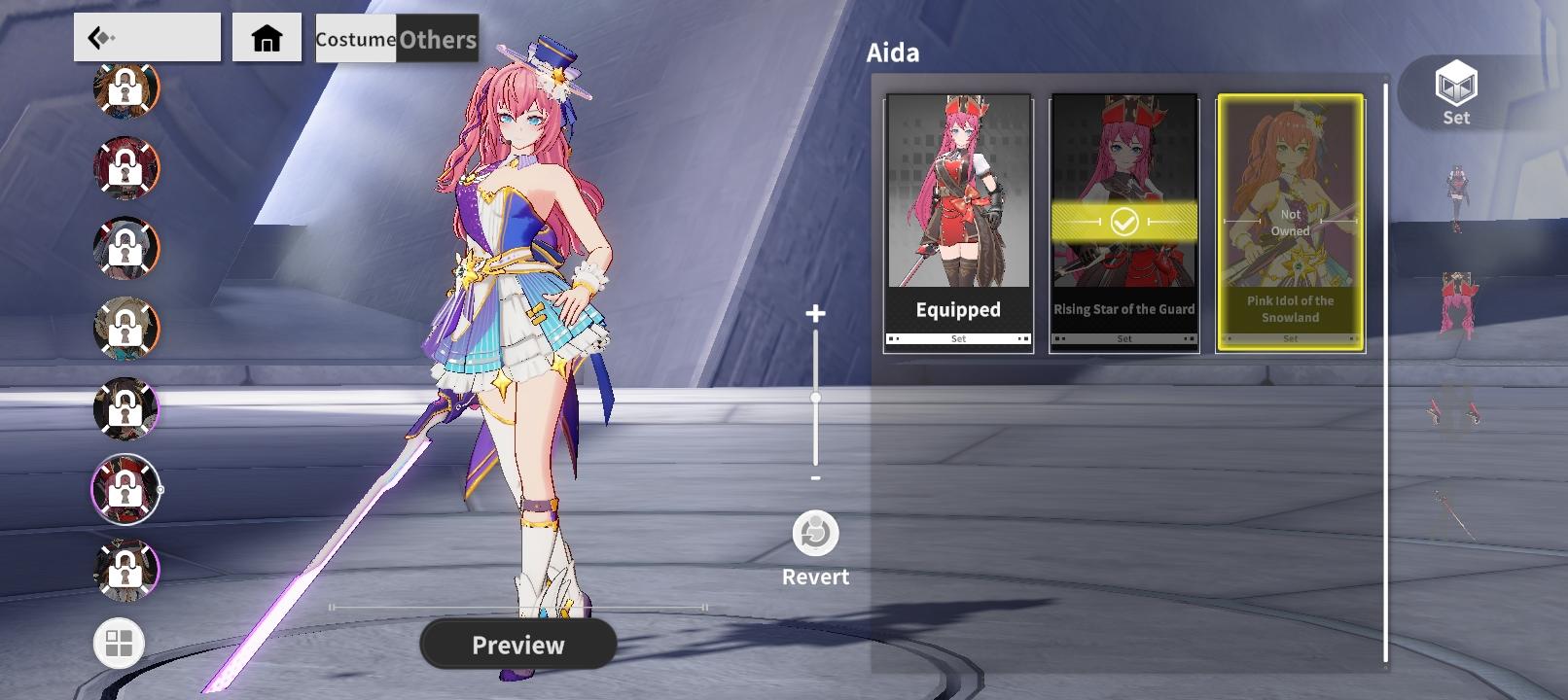Click the Revert icon
The width and height of the screenshot is (1568, 700).
814,533
